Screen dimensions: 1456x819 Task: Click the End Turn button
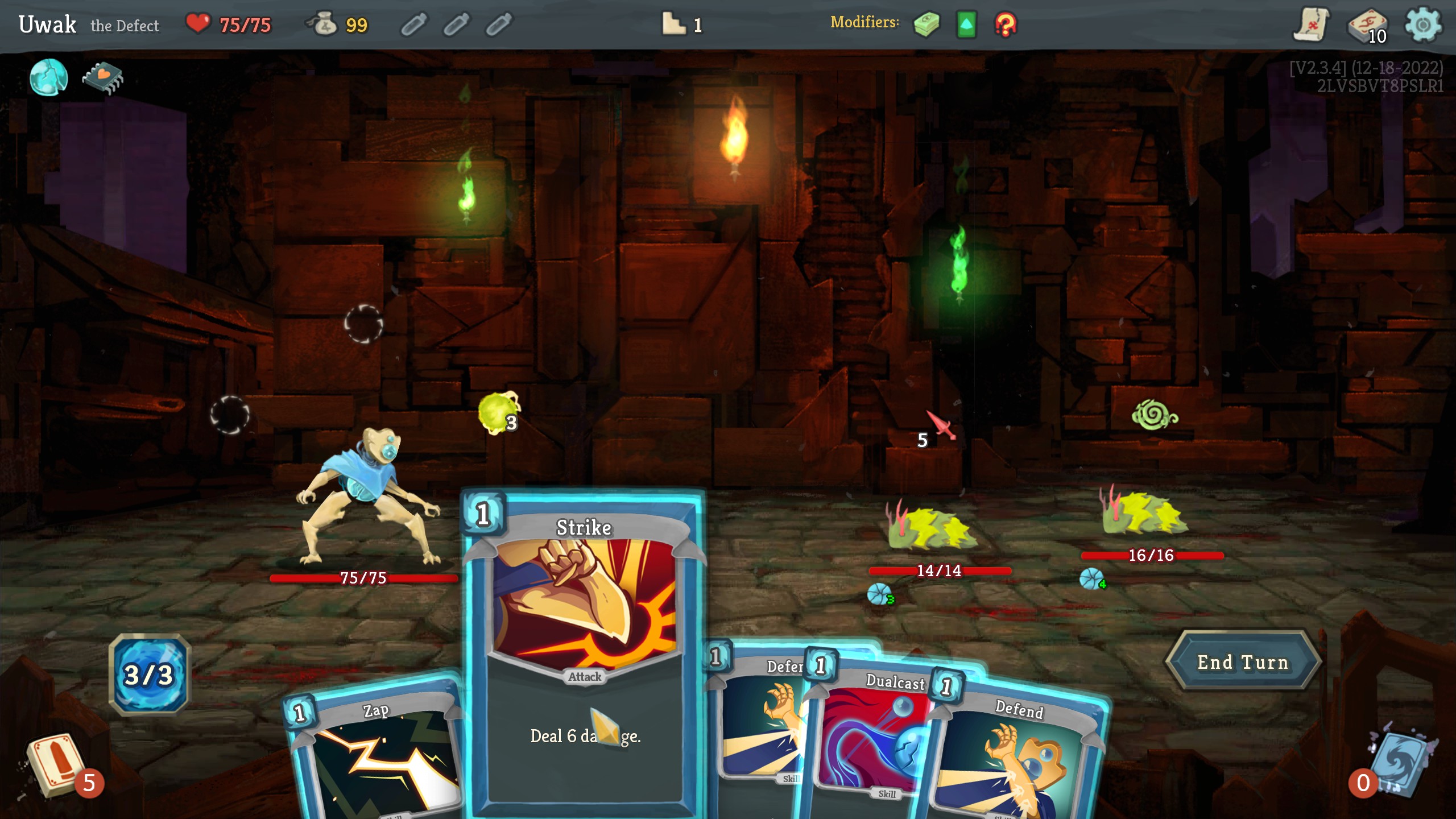tap(1242, 662)
